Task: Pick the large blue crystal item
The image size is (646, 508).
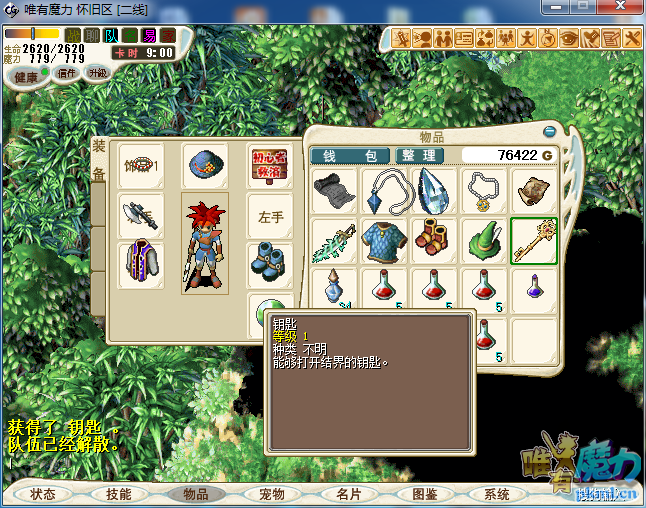Action: pyautogui.click(x=433, y=190)
